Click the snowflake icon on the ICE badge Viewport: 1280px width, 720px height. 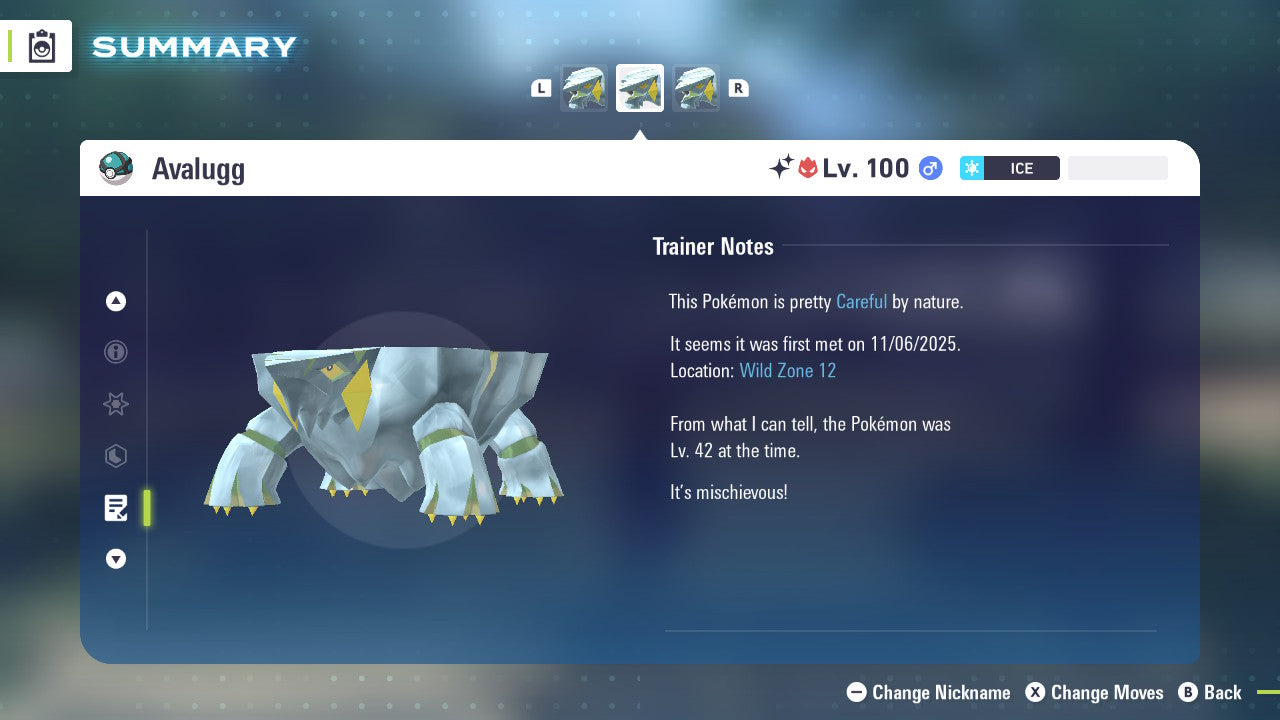point(971,168)
